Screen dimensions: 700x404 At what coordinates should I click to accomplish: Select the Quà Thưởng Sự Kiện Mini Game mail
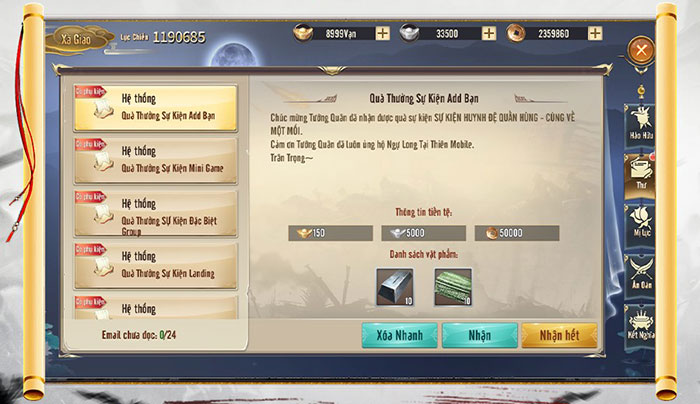[x=155, y=160]
